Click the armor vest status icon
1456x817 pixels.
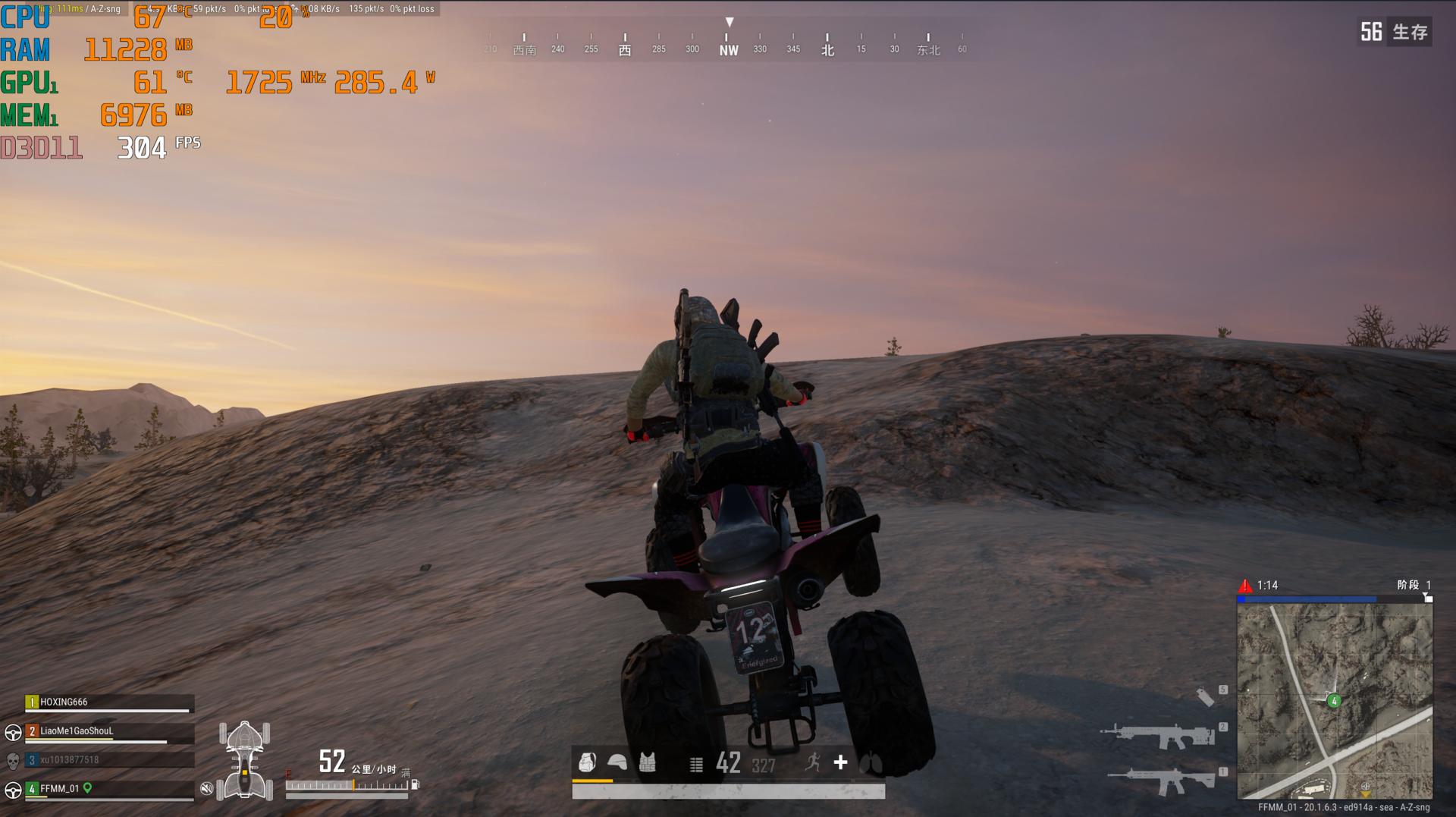click(x=647, y=762)
